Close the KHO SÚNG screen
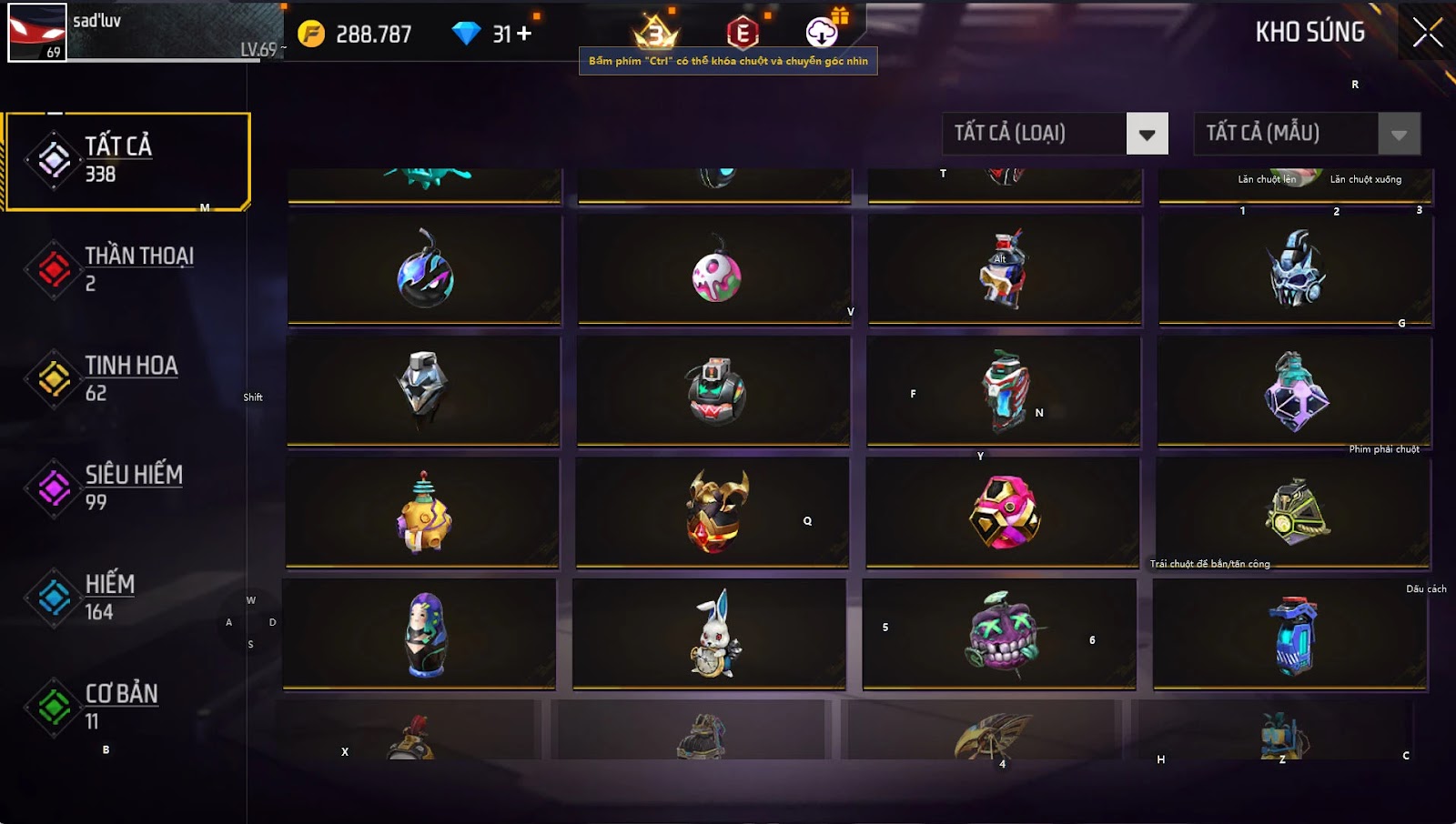This screenshot has height=824, width=1456. coord(1427,33)
